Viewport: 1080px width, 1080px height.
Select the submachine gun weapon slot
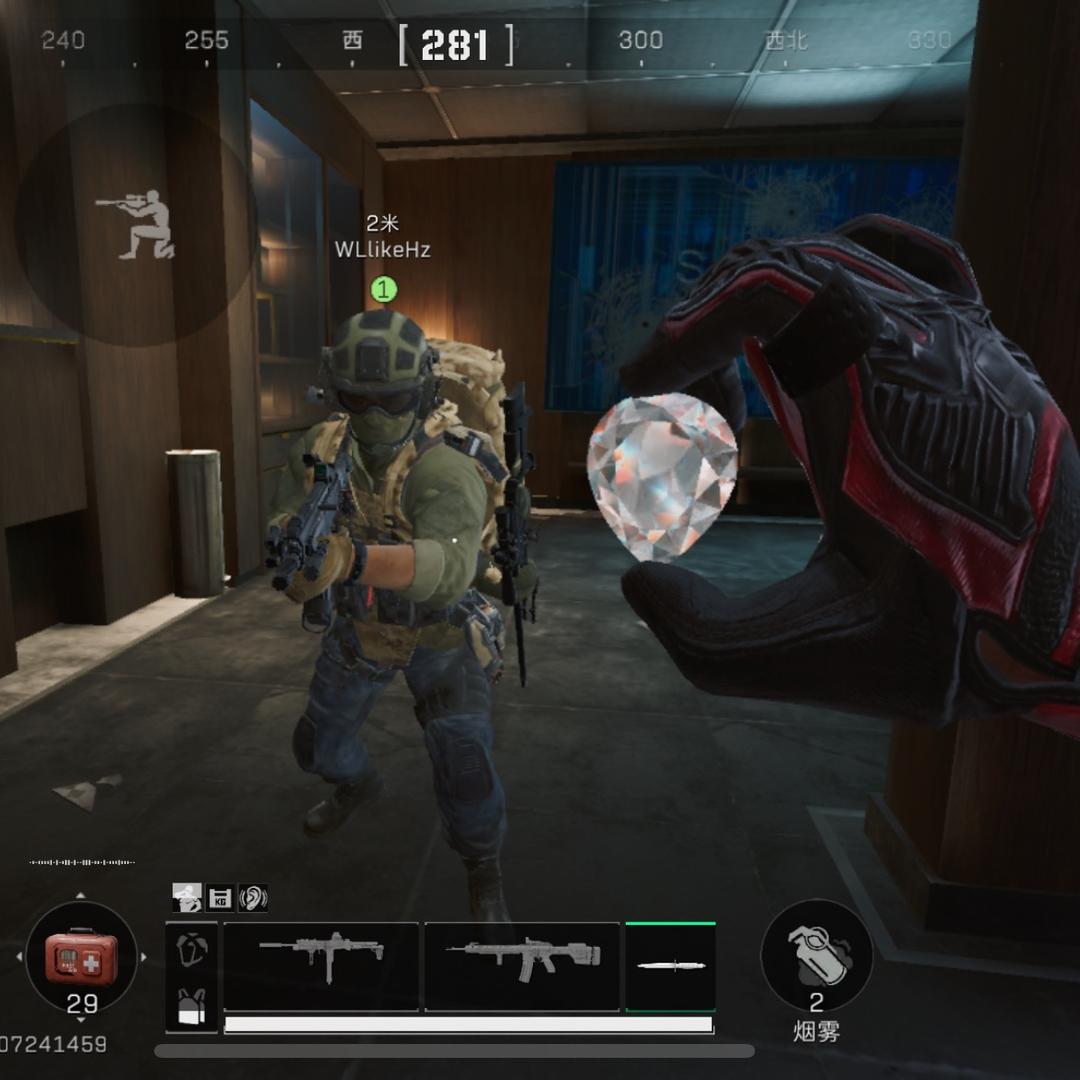coord(320,965)
